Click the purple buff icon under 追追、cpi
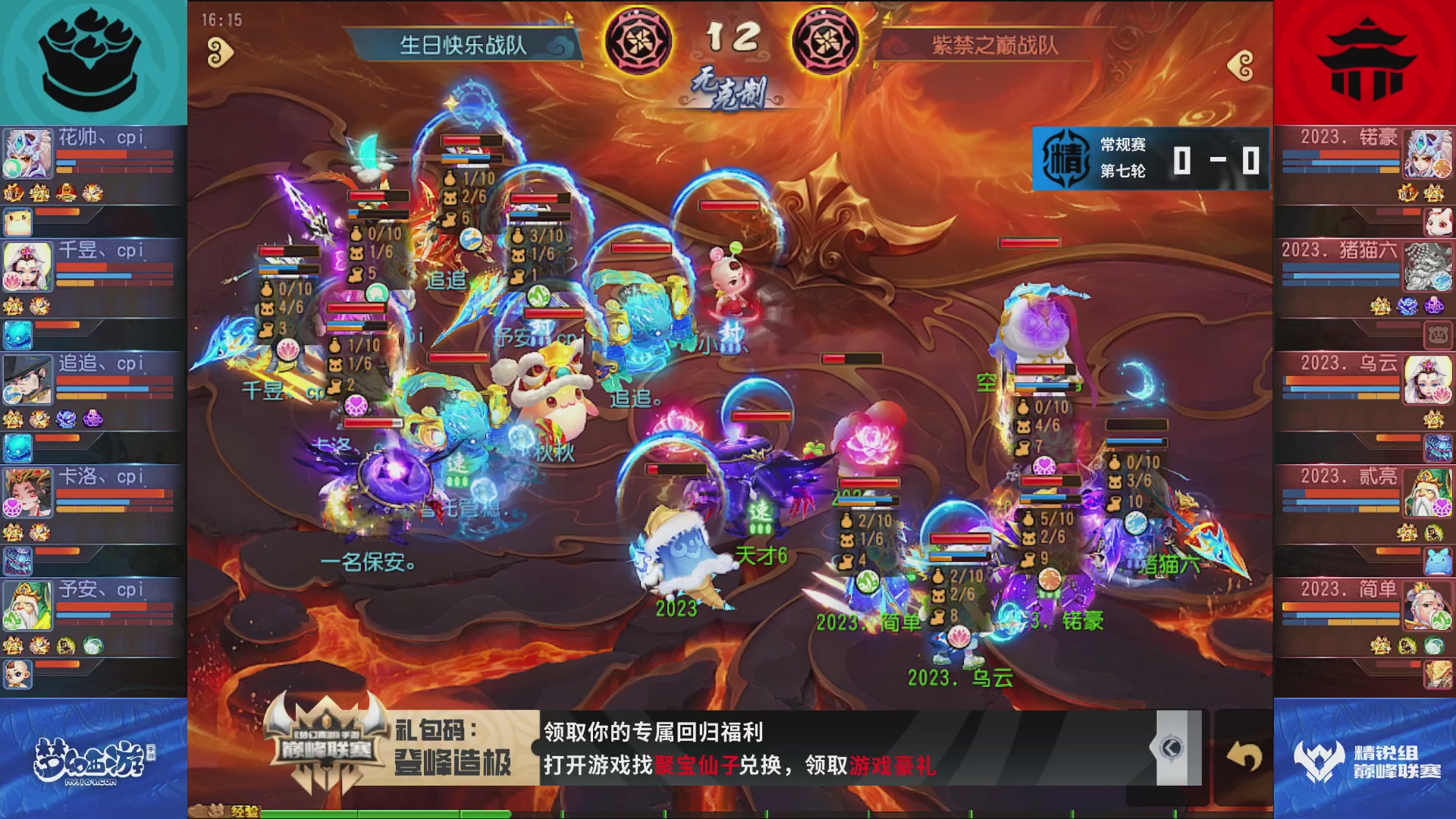1456x819 pixels. (93, 419)
